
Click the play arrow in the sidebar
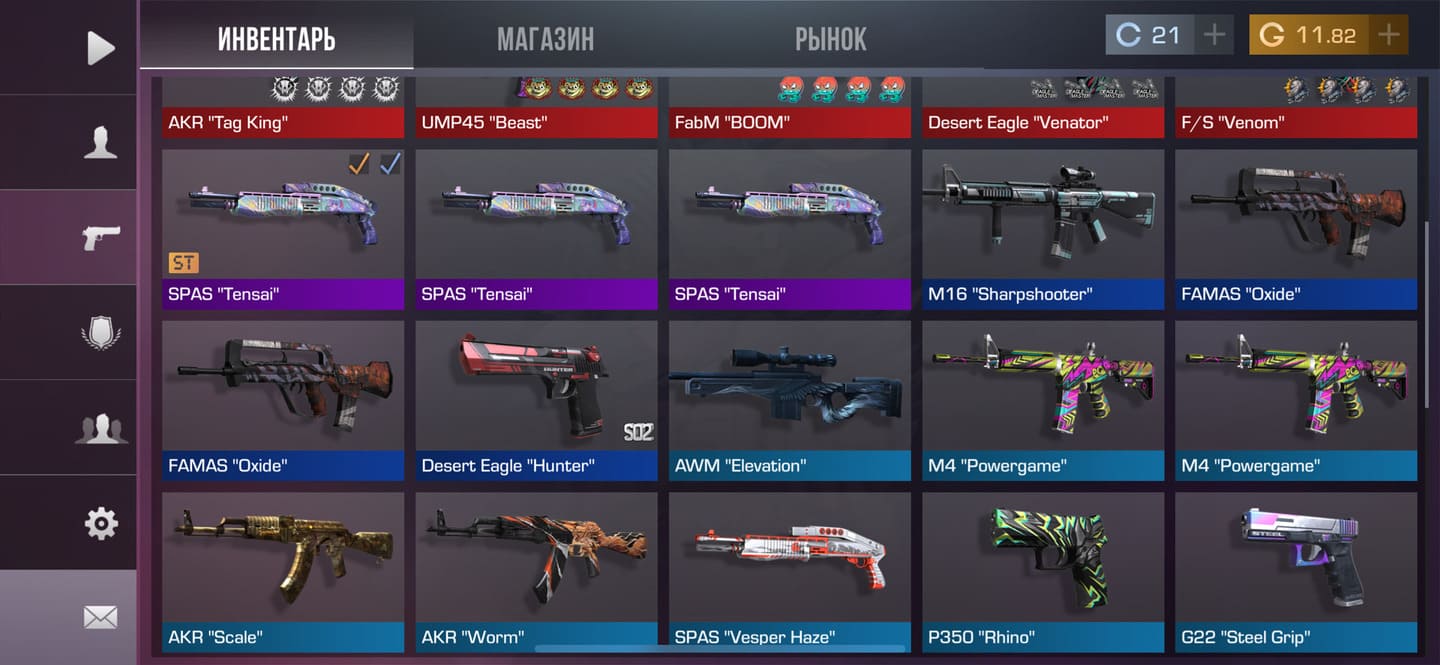100,47
